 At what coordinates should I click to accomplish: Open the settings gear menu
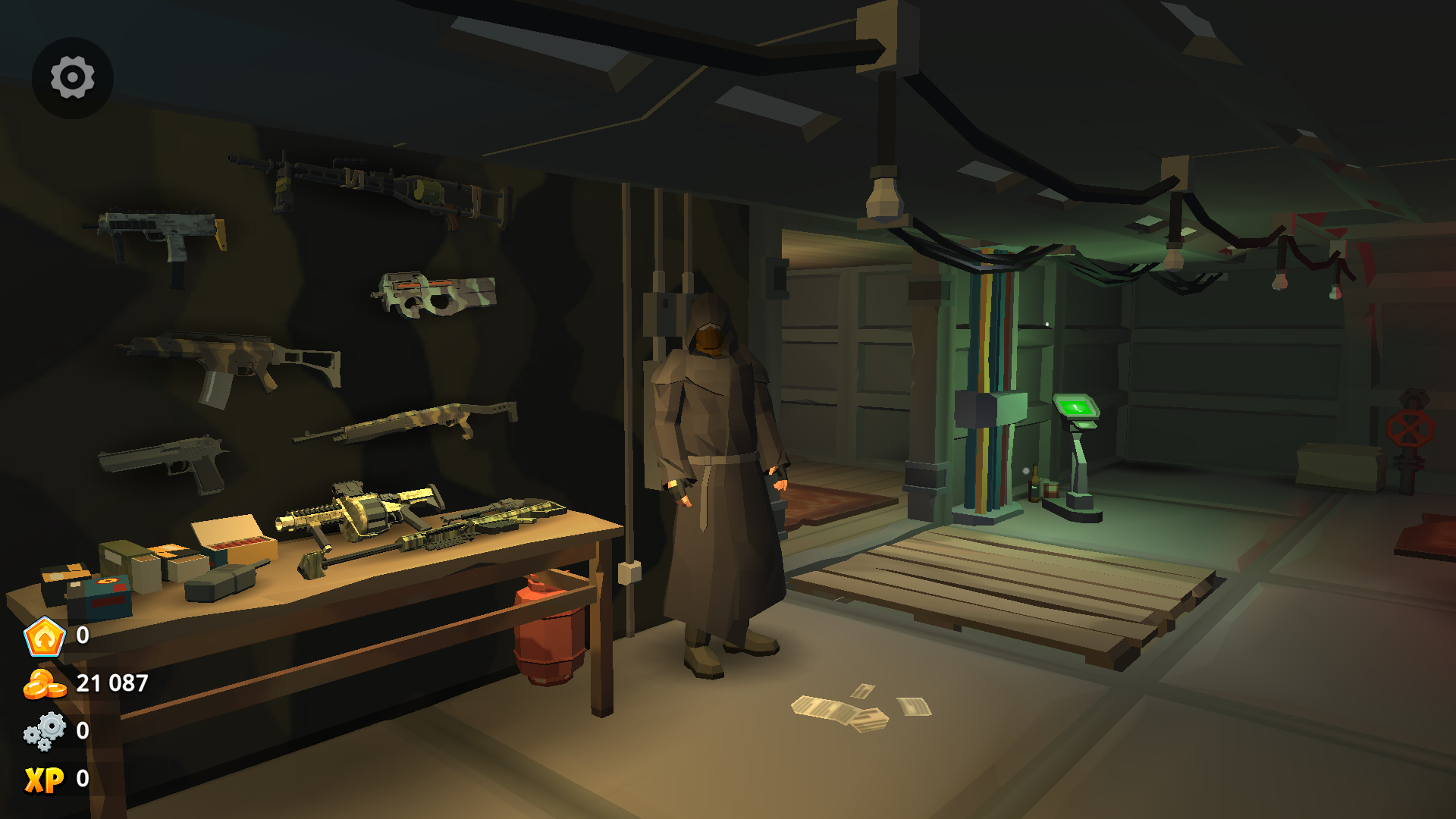tap(72, 77)
